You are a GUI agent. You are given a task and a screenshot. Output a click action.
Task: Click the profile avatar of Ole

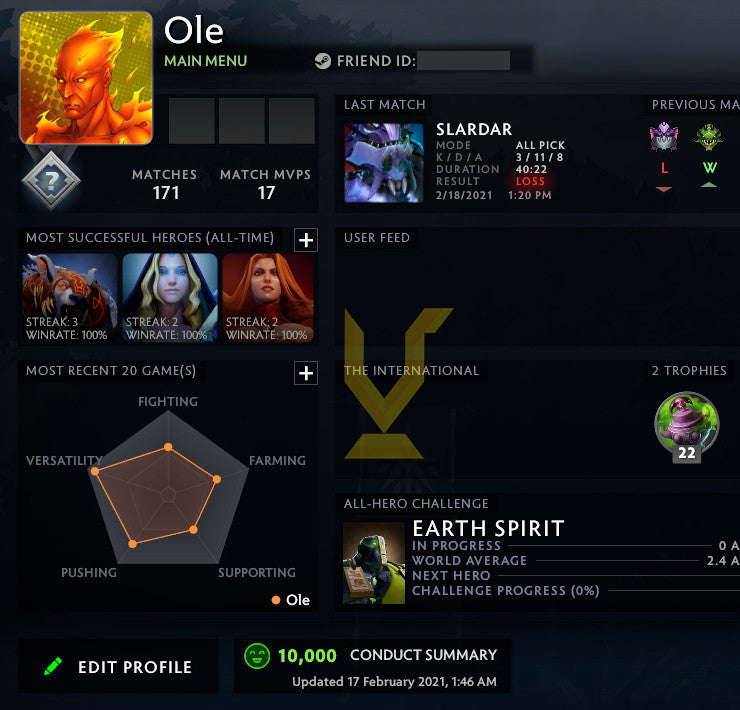coord(86,78)
